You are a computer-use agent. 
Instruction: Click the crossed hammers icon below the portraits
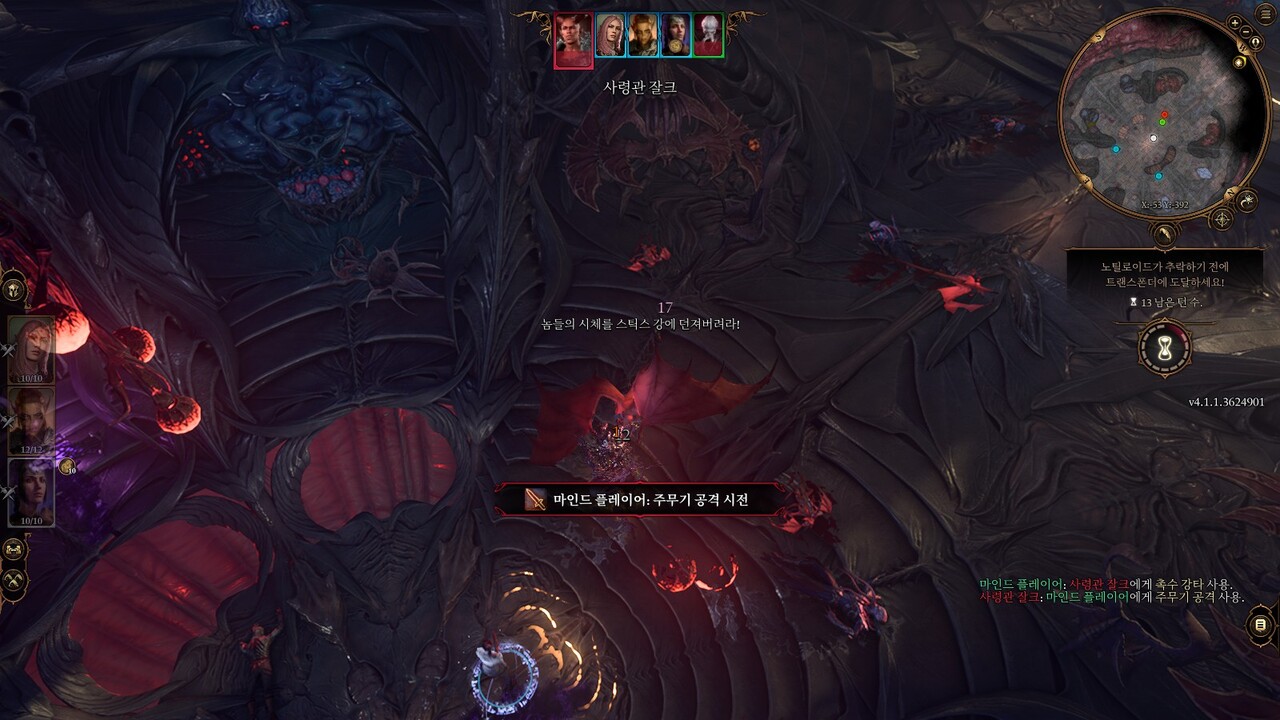(x=14, y=579)
